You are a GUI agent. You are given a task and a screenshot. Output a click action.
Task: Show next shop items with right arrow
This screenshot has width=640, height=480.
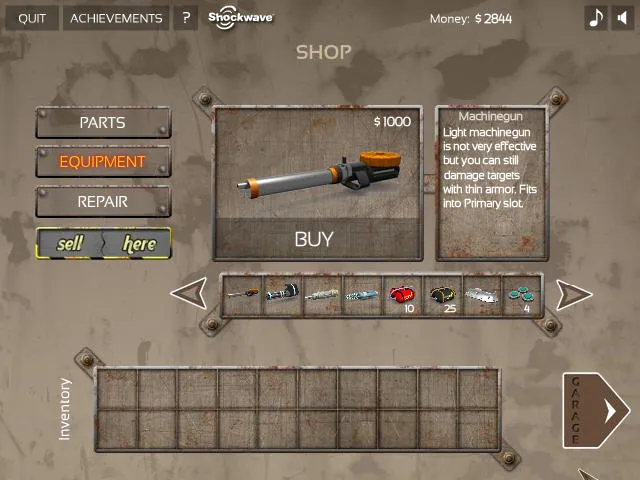[573, 294]
